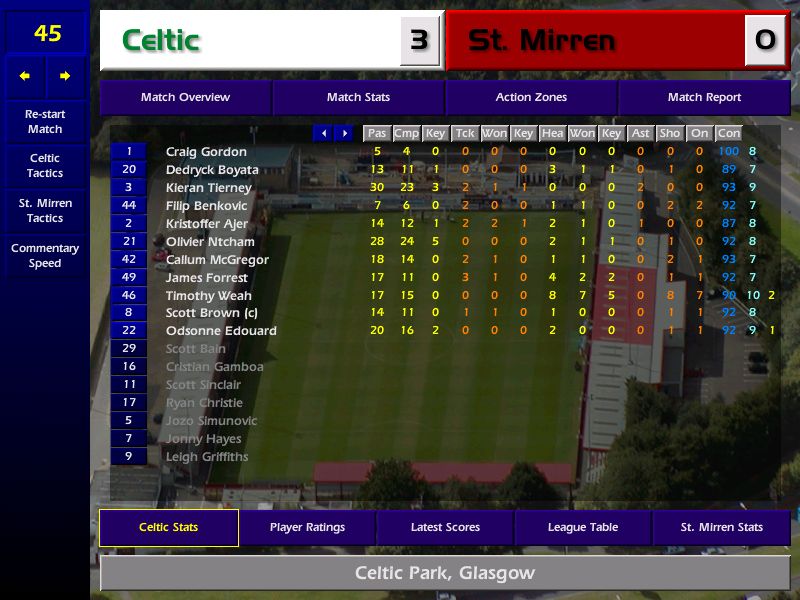The width and height of the screenshot is (800, 600).
Task: Select Craig Gordon's player row
Action: [x=206, y=152]
